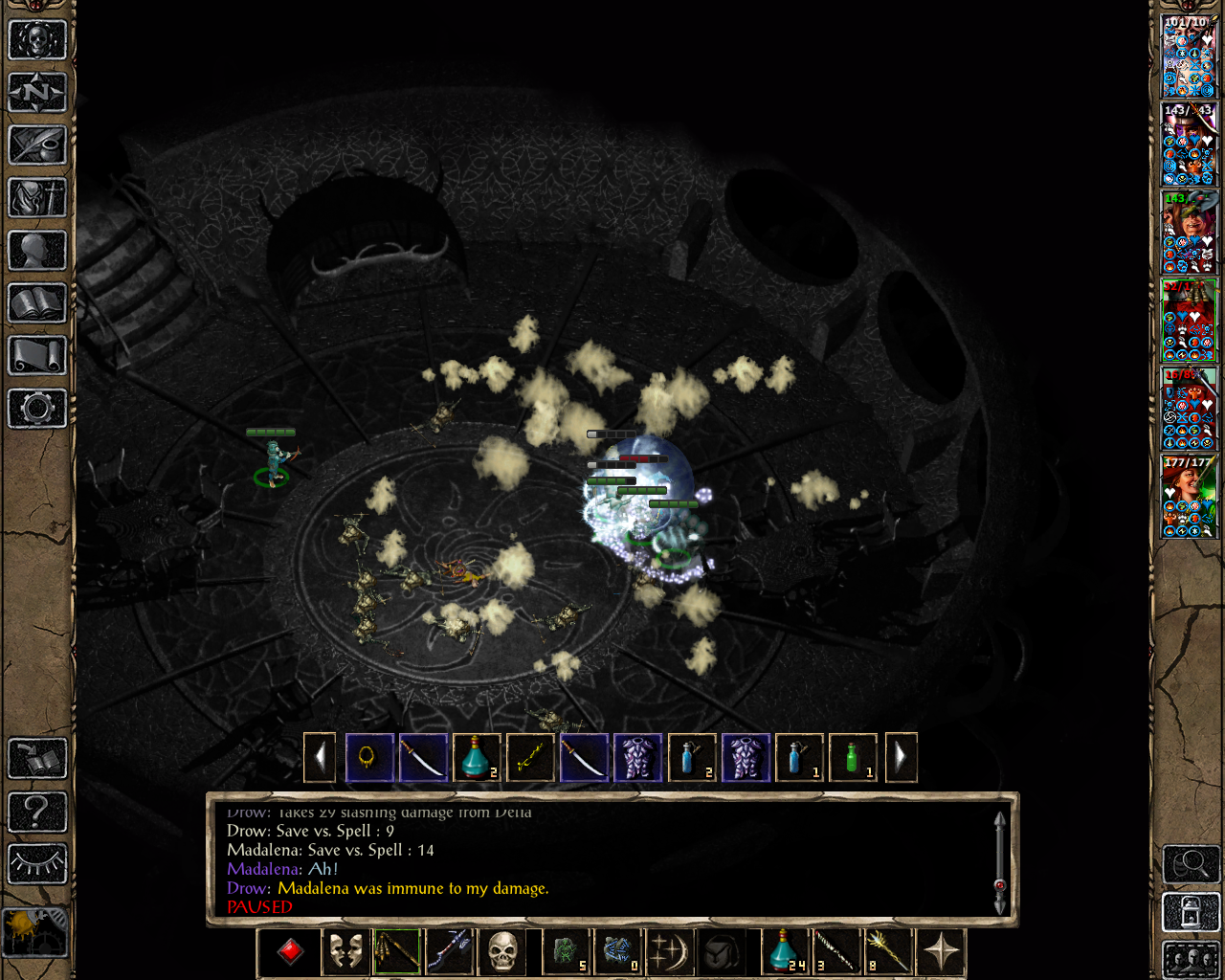Show the previous page with the left arrow
Viewport: 1225px width, 980px height.
(x=320, y=758)
